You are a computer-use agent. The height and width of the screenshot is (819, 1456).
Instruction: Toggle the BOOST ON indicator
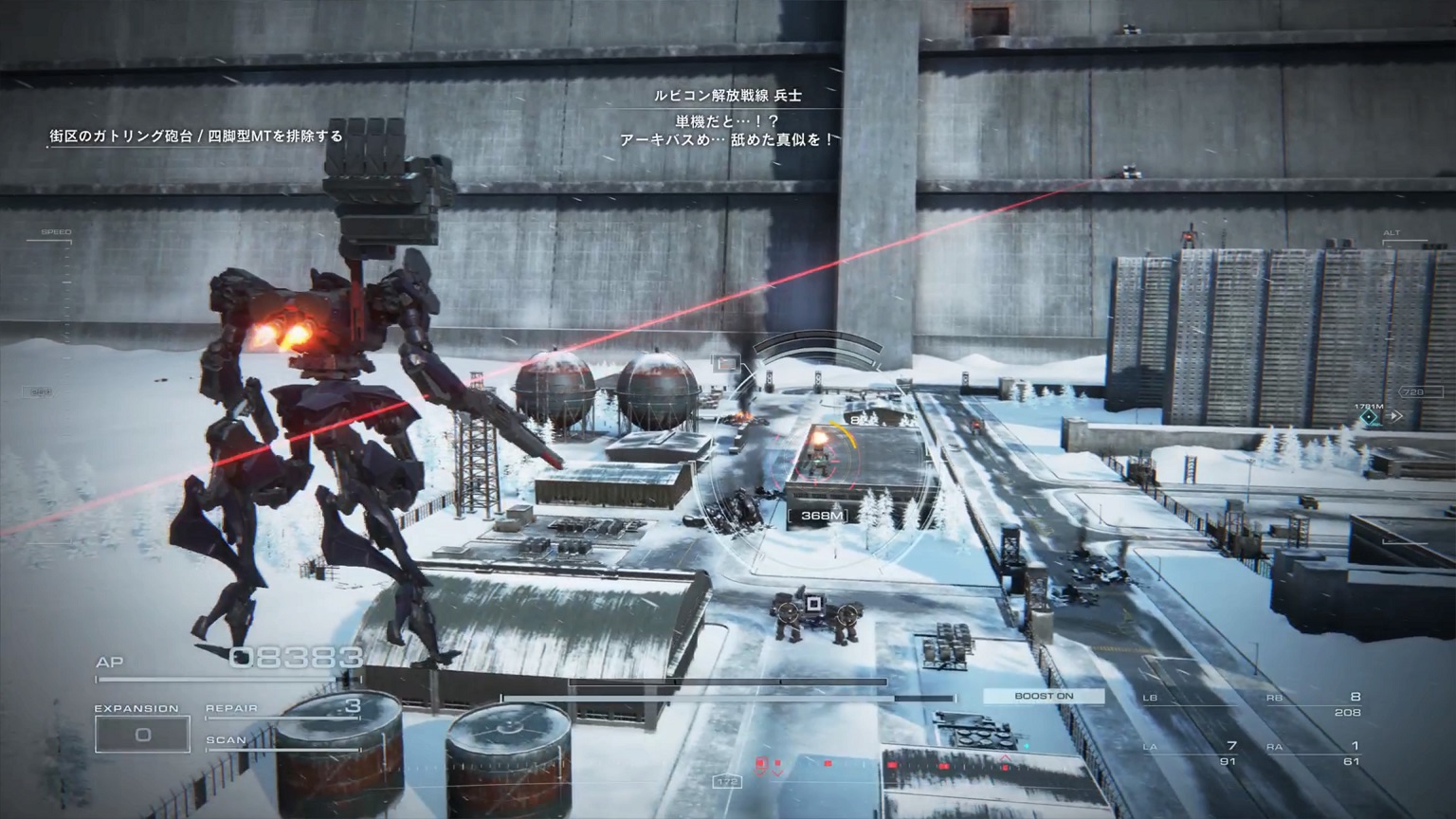click(x=1044, y=696)
